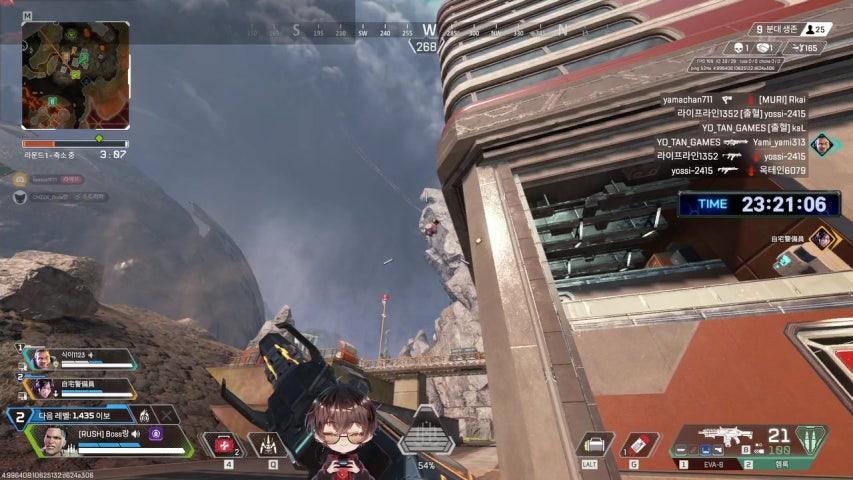
Task: Click the purple perk icon by Boss name
Action: pyautogui.click(x=156, y=433)
